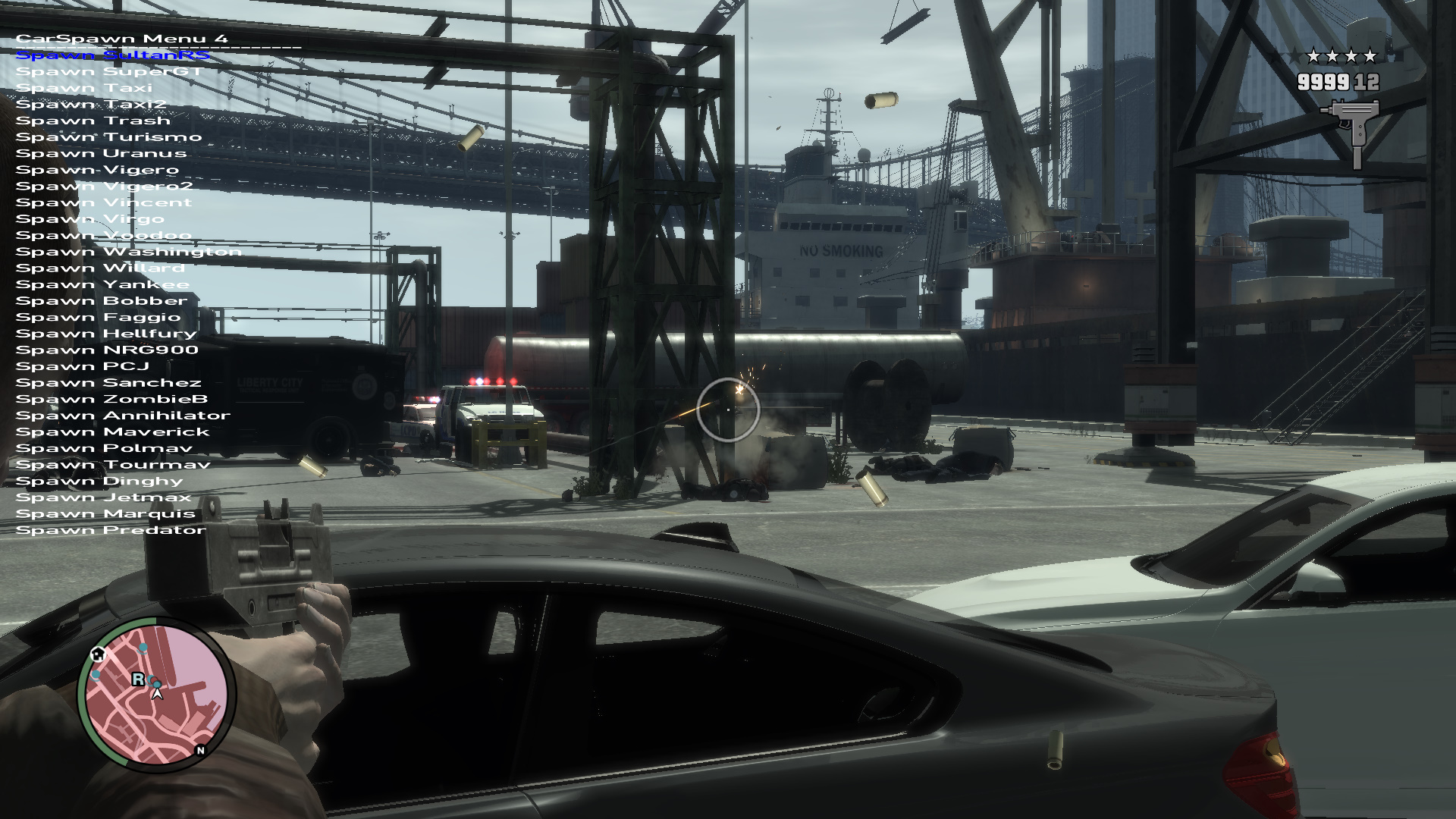Viewport: 1456px width, 819px height.
Task: Select the safehouse marker on the minimap
Action: pyautogui.click(x=98, y=654)
